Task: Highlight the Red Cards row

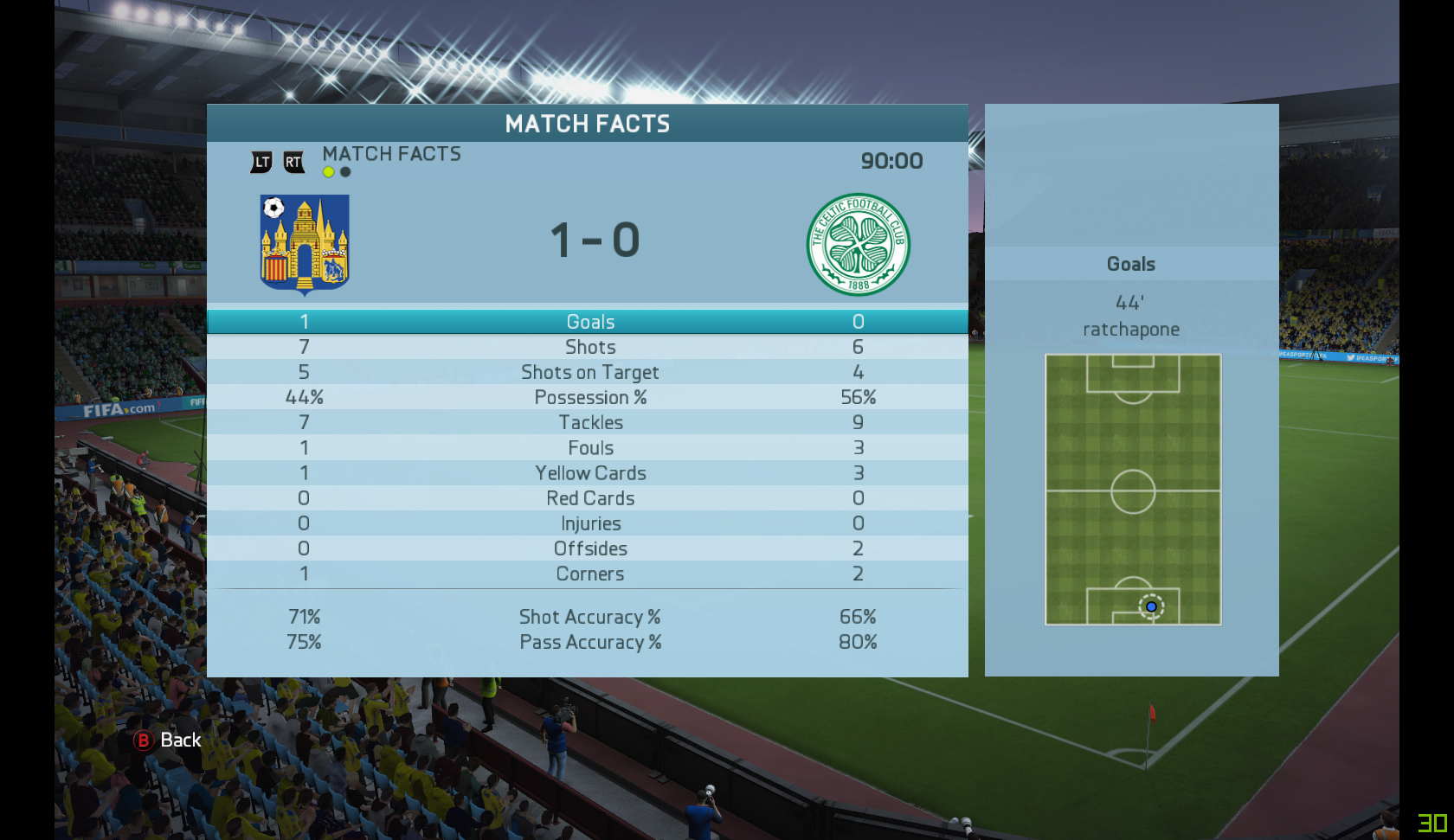Action: (589, 498)
